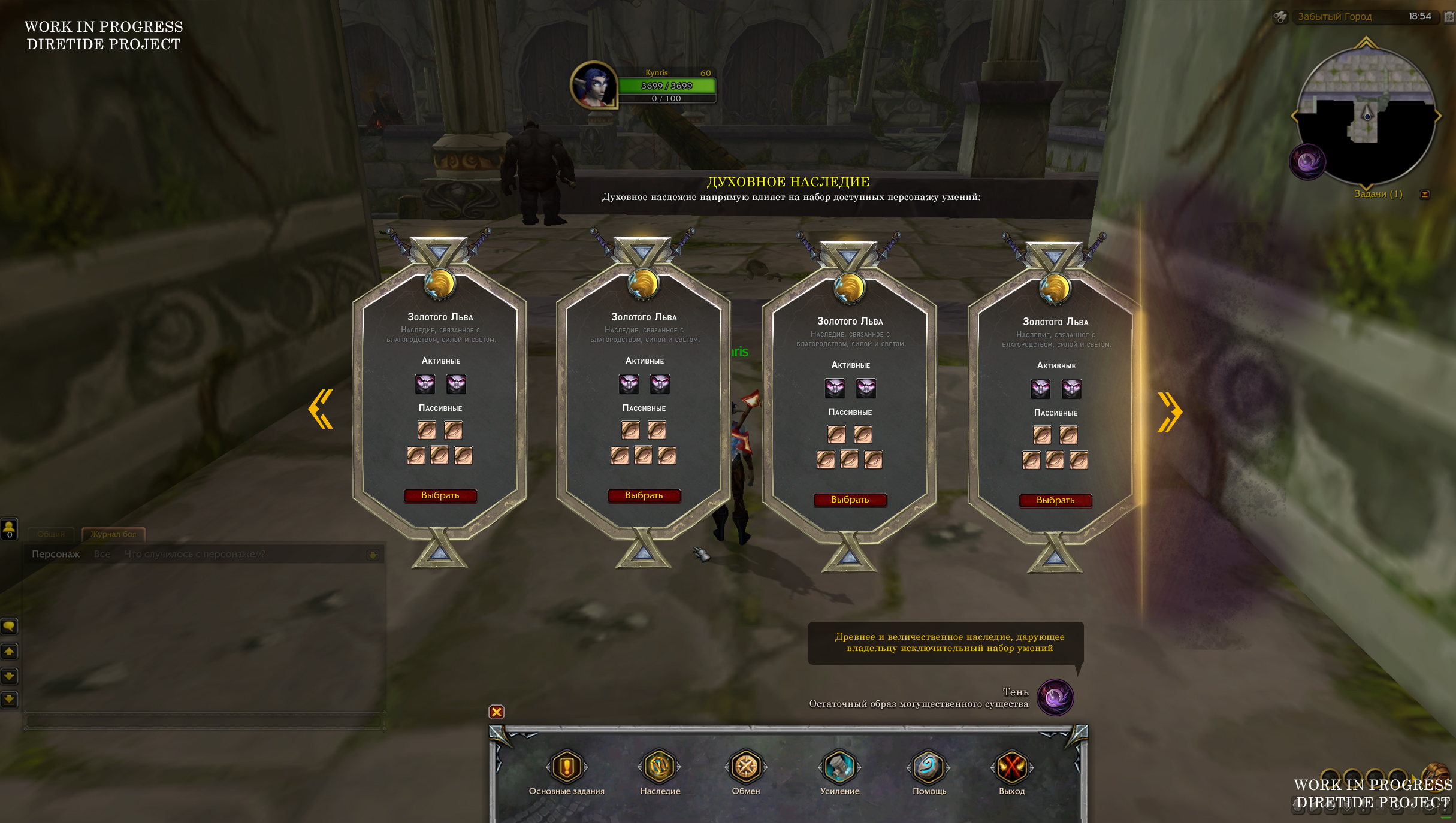Show next legacy cards with right arrow
The width and height of the screenshot is (1456, 823).
(x=1169, y=411)
